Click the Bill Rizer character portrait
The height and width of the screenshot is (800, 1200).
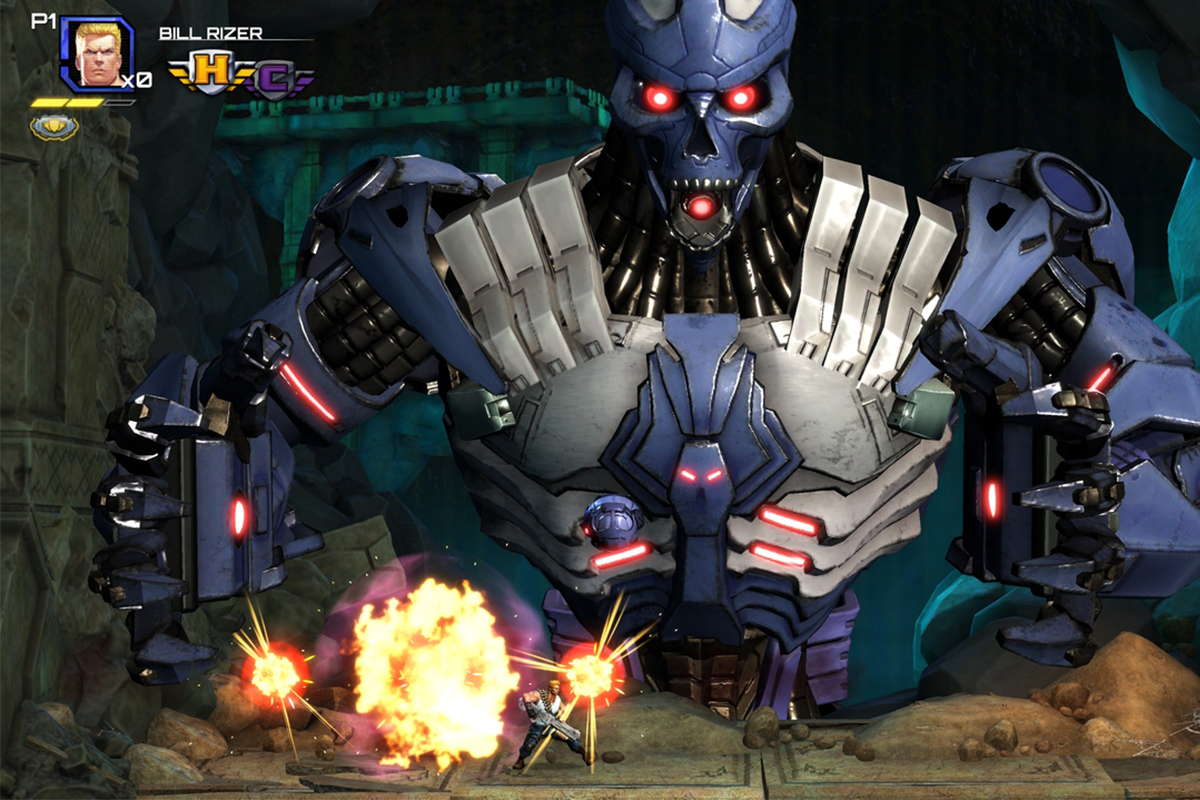(96, 54)
